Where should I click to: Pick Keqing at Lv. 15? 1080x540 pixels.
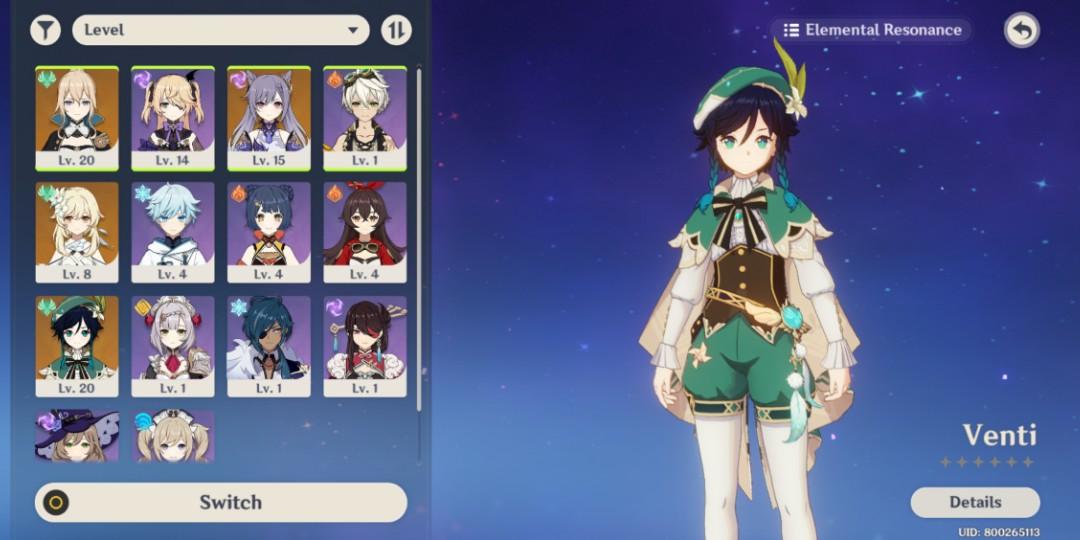269,117
